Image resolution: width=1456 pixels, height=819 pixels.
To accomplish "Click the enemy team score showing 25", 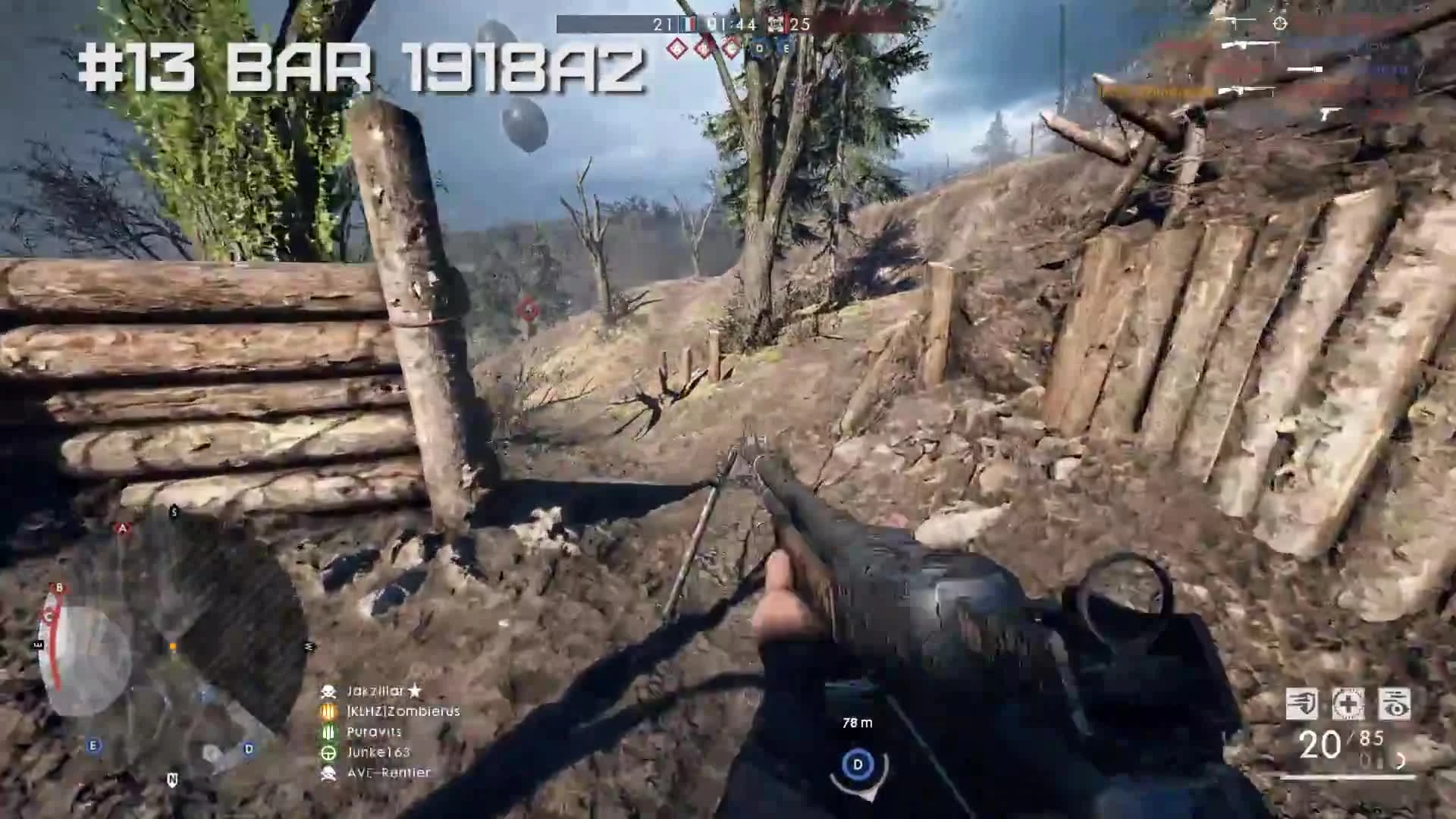I will (800, 25).
